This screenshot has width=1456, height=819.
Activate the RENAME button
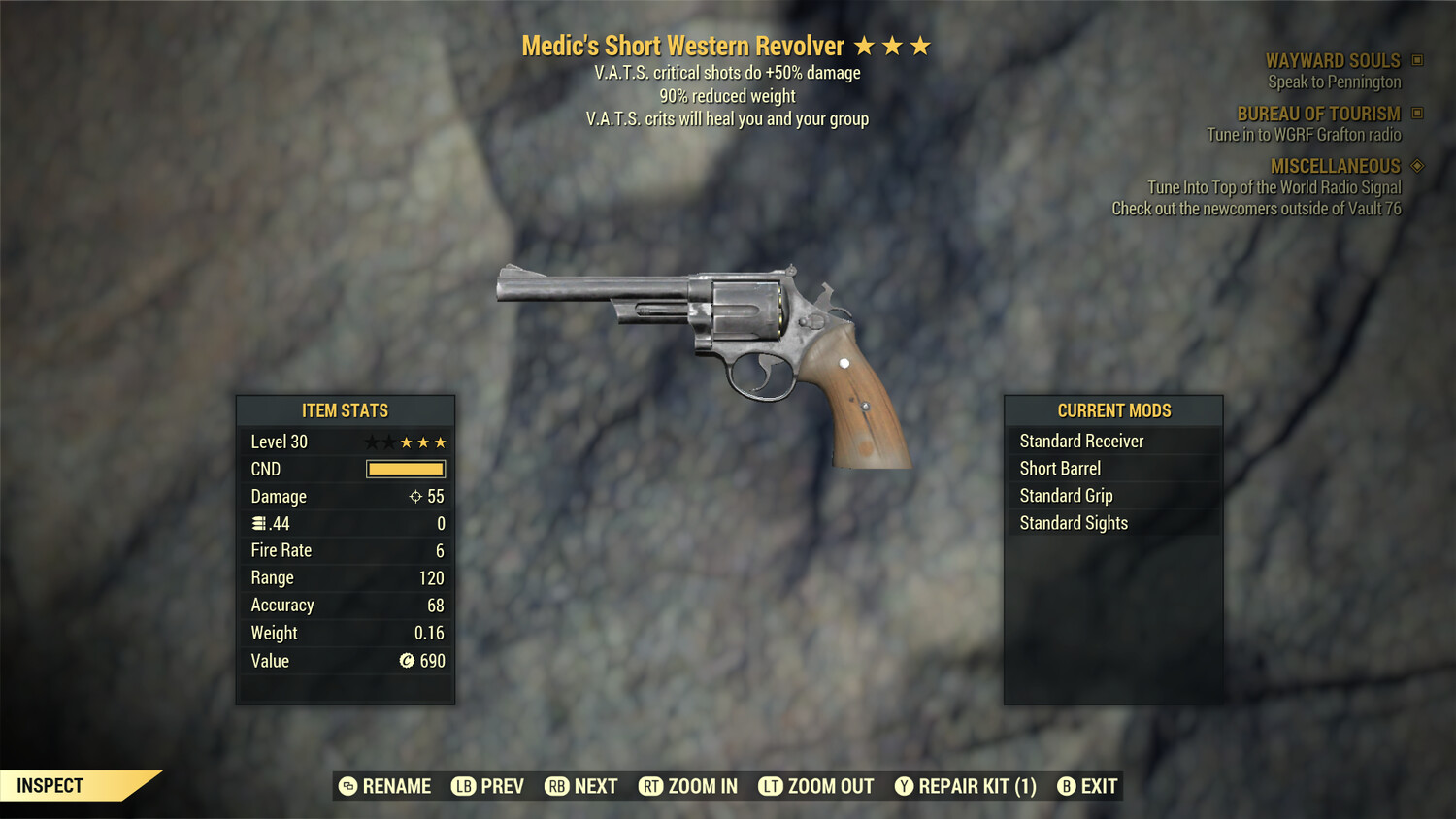[385, 786]
